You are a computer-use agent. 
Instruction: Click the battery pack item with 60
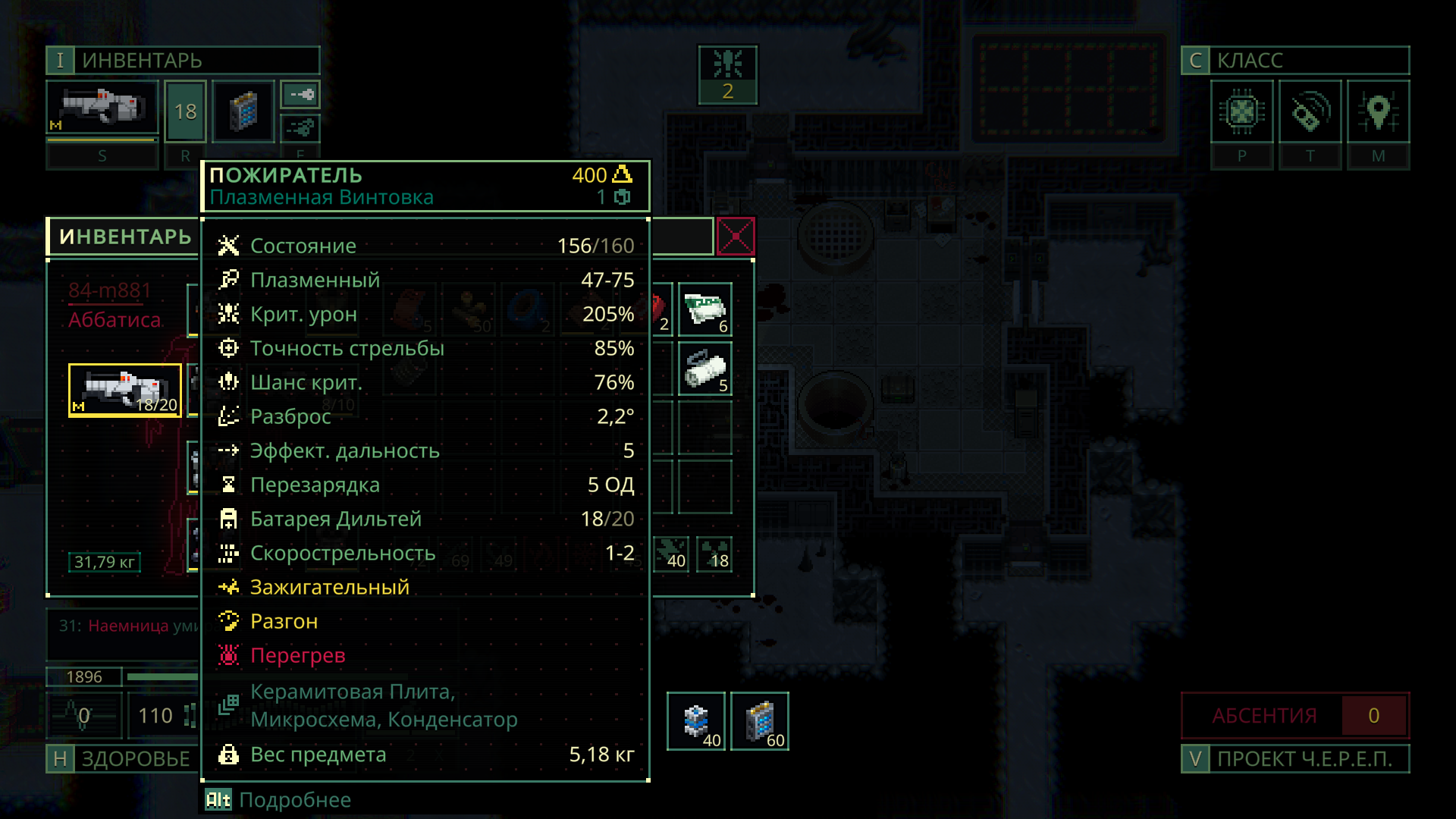click(x=760, y=721)
